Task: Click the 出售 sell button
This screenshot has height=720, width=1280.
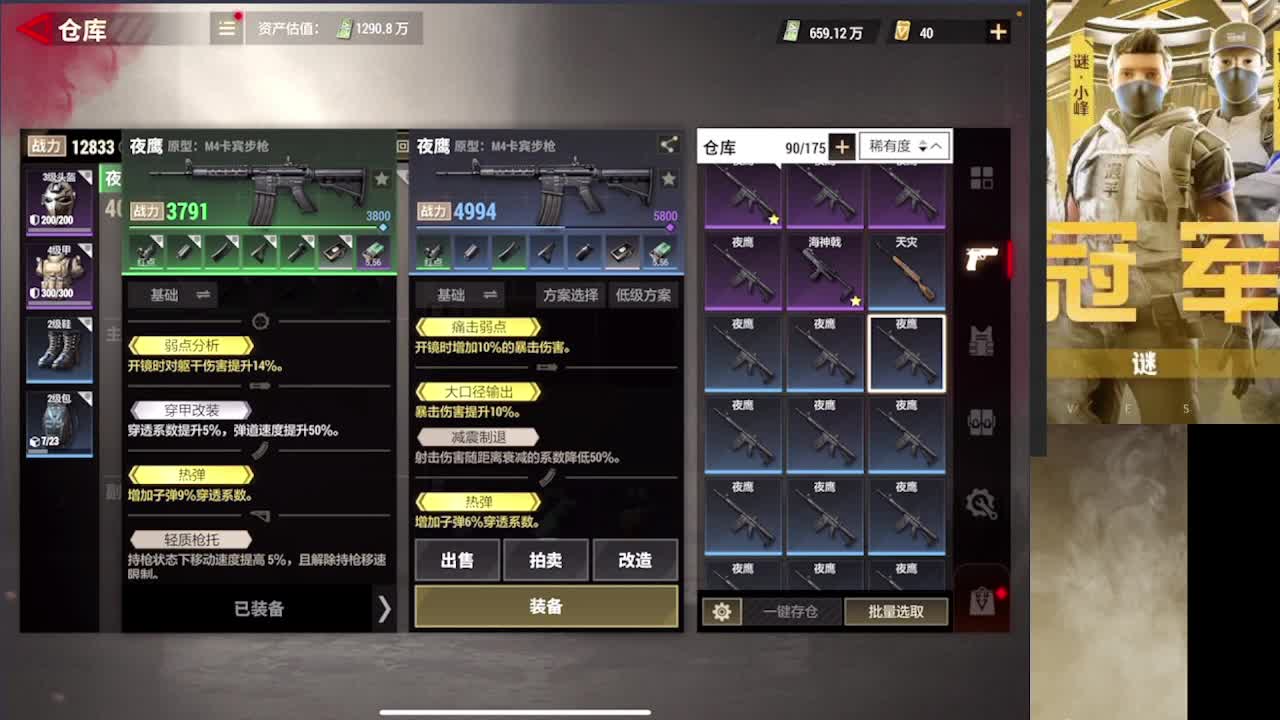Action: tap(458, 560)
